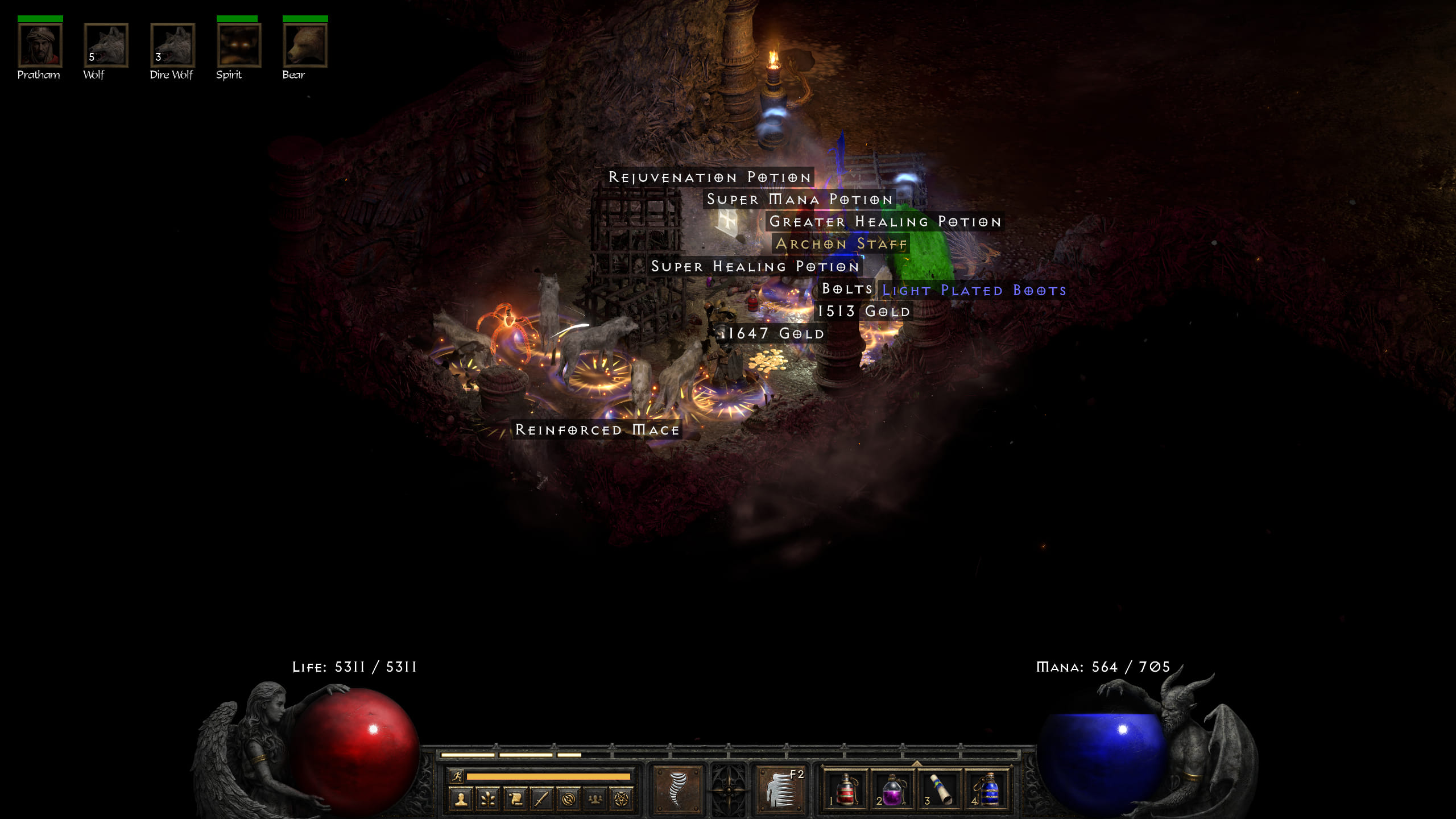Open the character sheet bust icon
Screen dimensions: 1456x819
click(461, 799)
